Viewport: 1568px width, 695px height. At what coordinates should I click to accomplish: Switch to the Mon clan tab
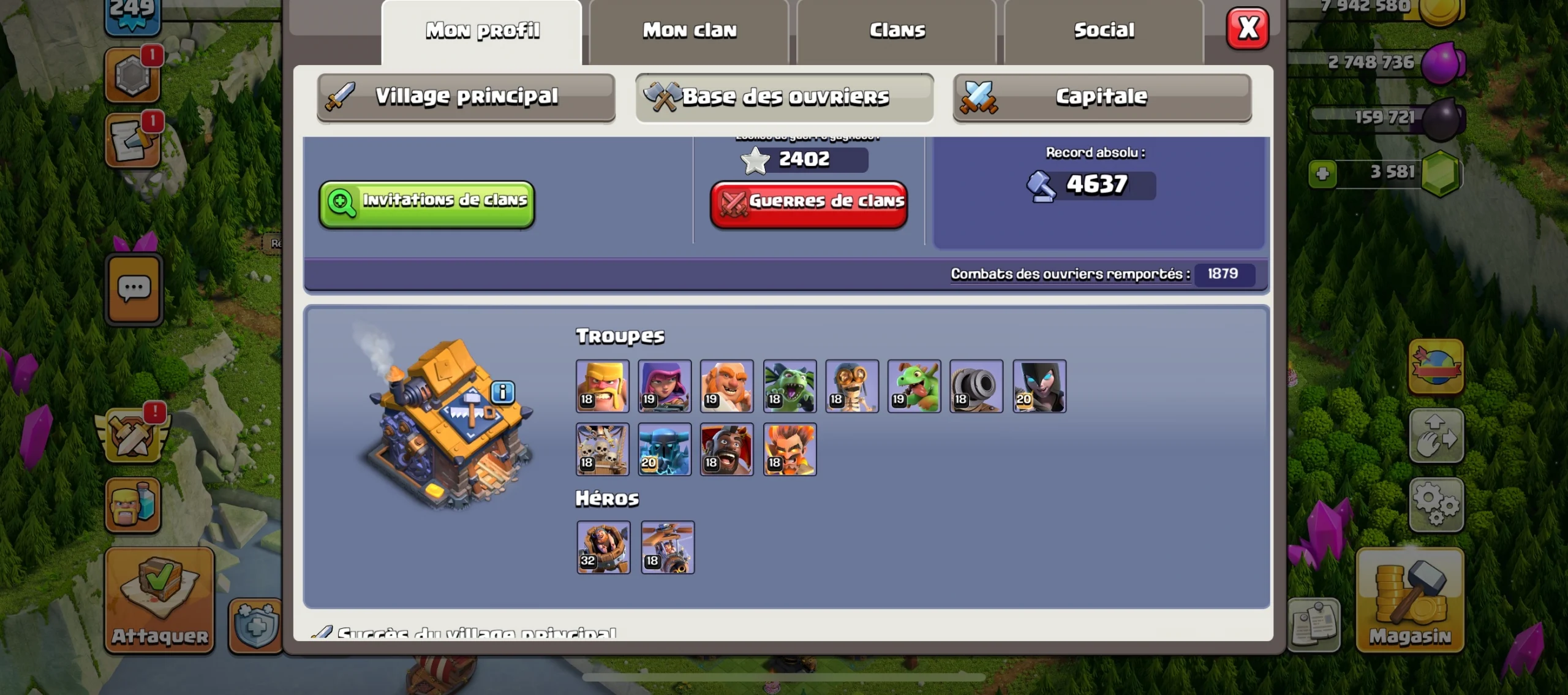[x=688, y=29]
